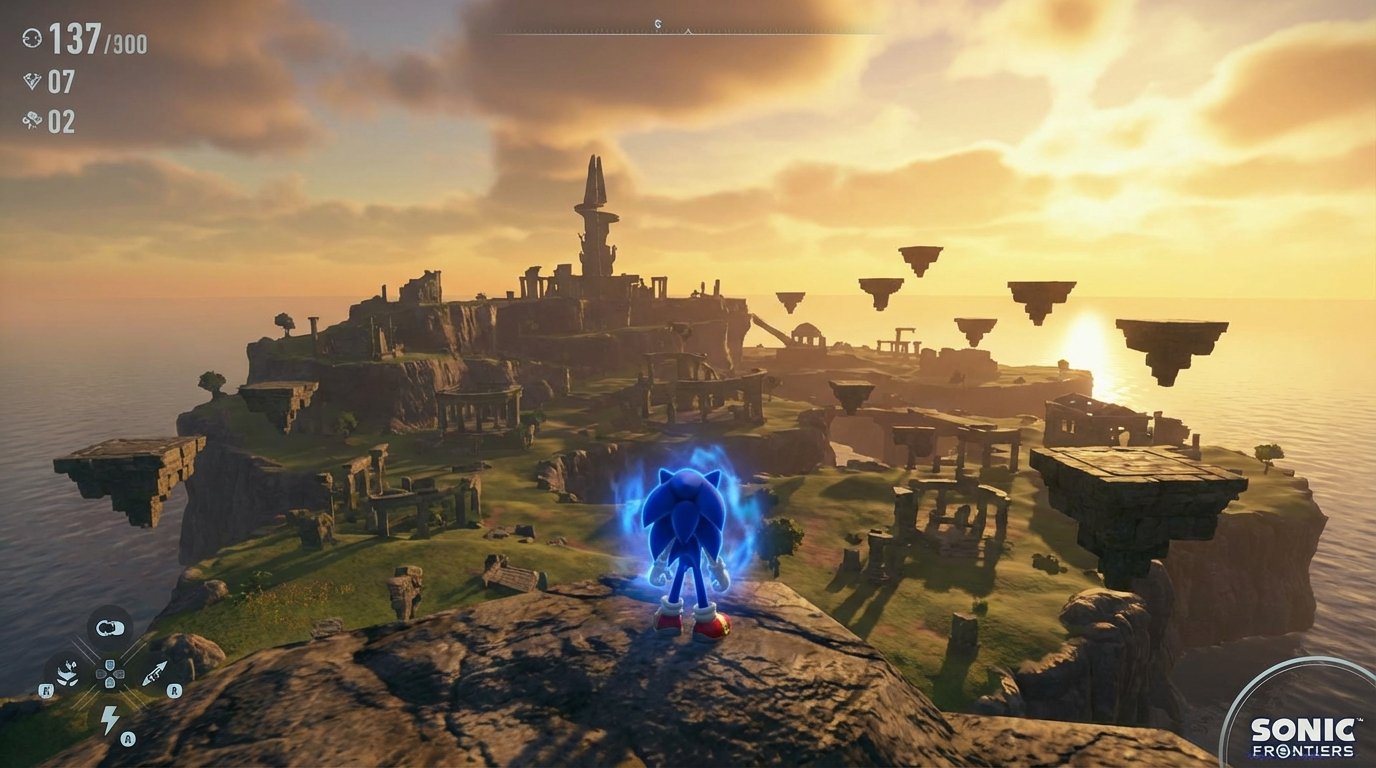Click the Cyloop skill icon on the left

pyautogui.click(x=67, y=671)
